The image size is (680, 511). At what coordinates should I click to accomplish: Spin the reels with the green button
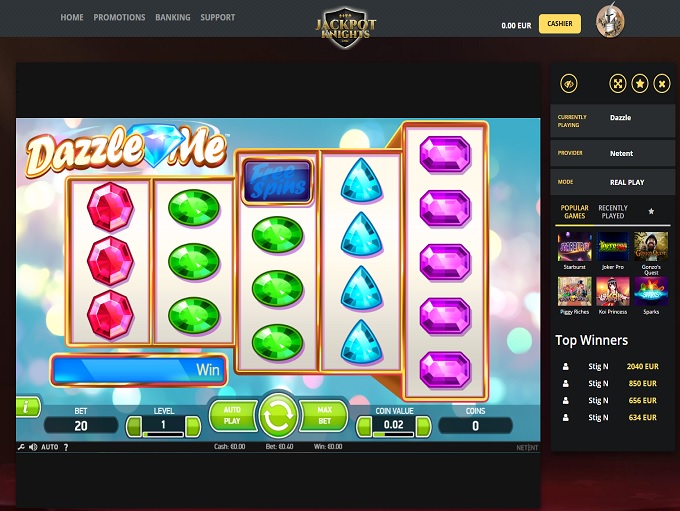pyautogui.click(x=278, y=415)
